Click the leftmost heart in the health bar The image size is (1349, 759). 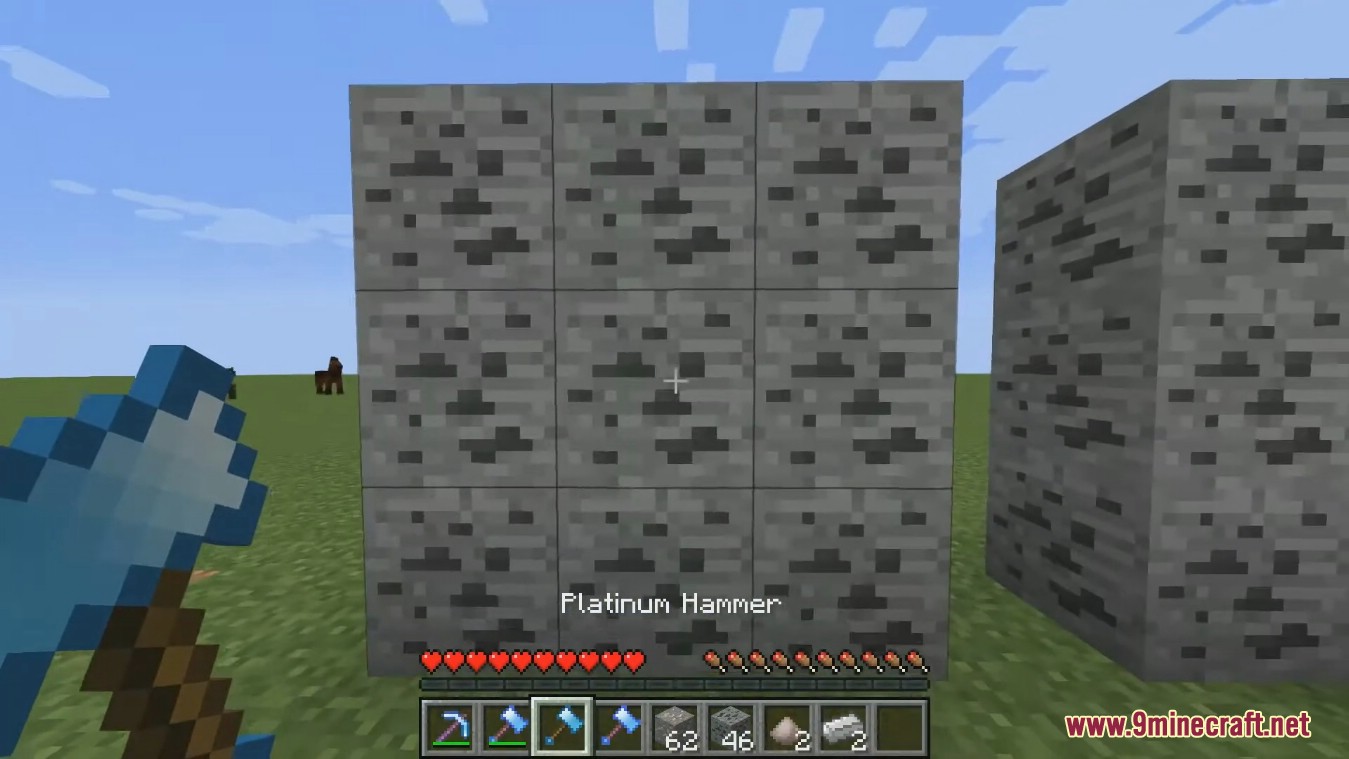coord(430,661)
